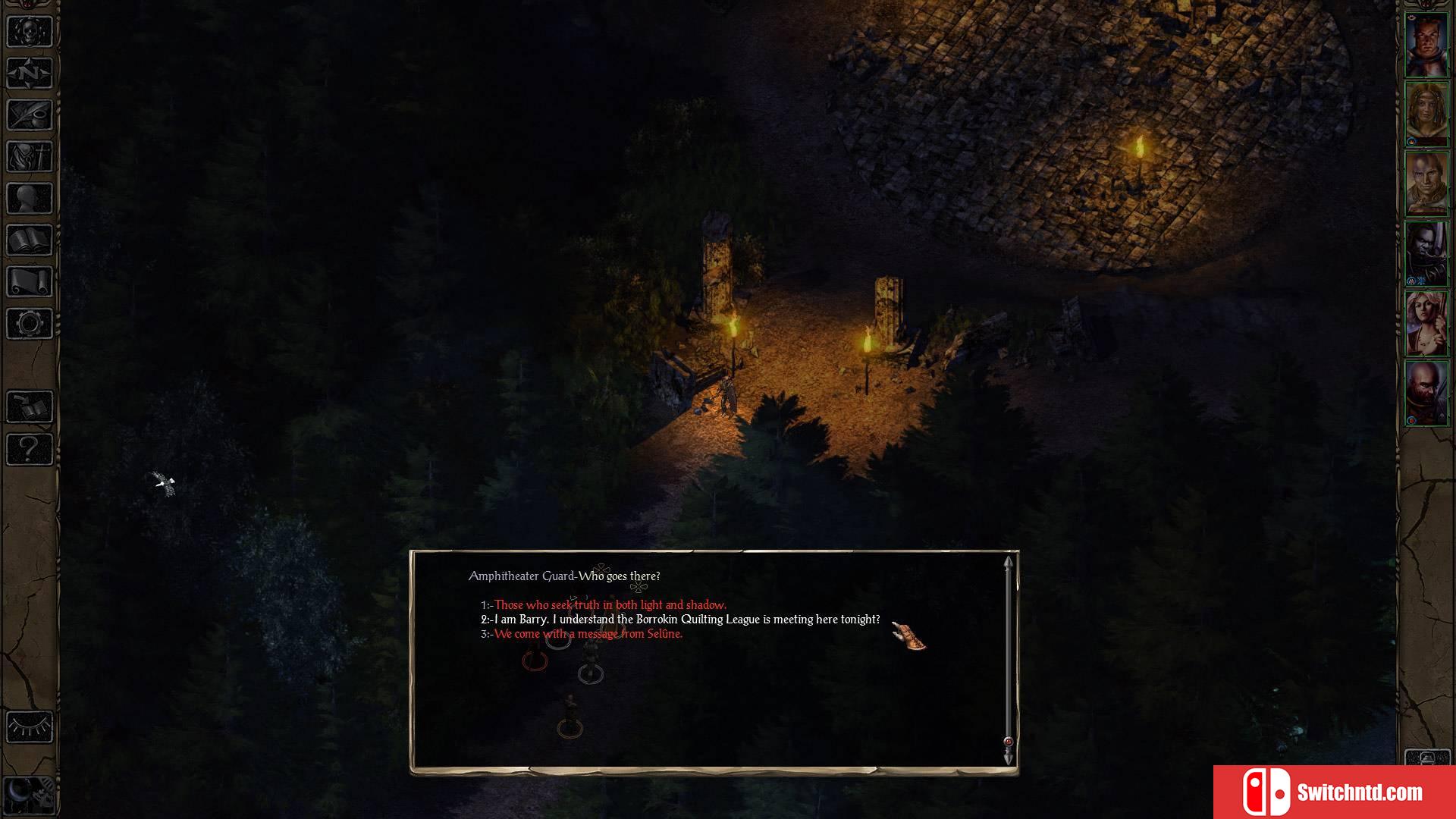Open the inventory with the helmet and sword icon
Viewport: 1456px width, 819px height.
[x=30, y=157]
